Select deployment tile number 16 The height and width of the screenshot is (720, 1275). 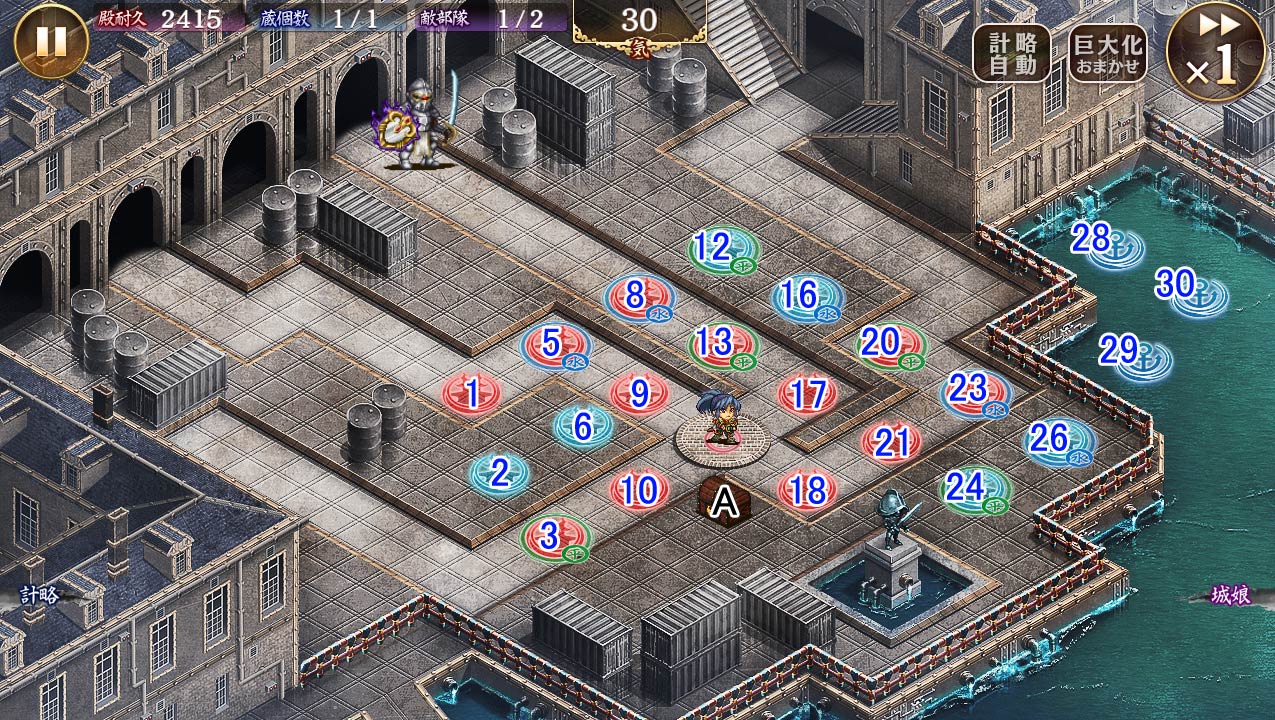coord(804,297)
